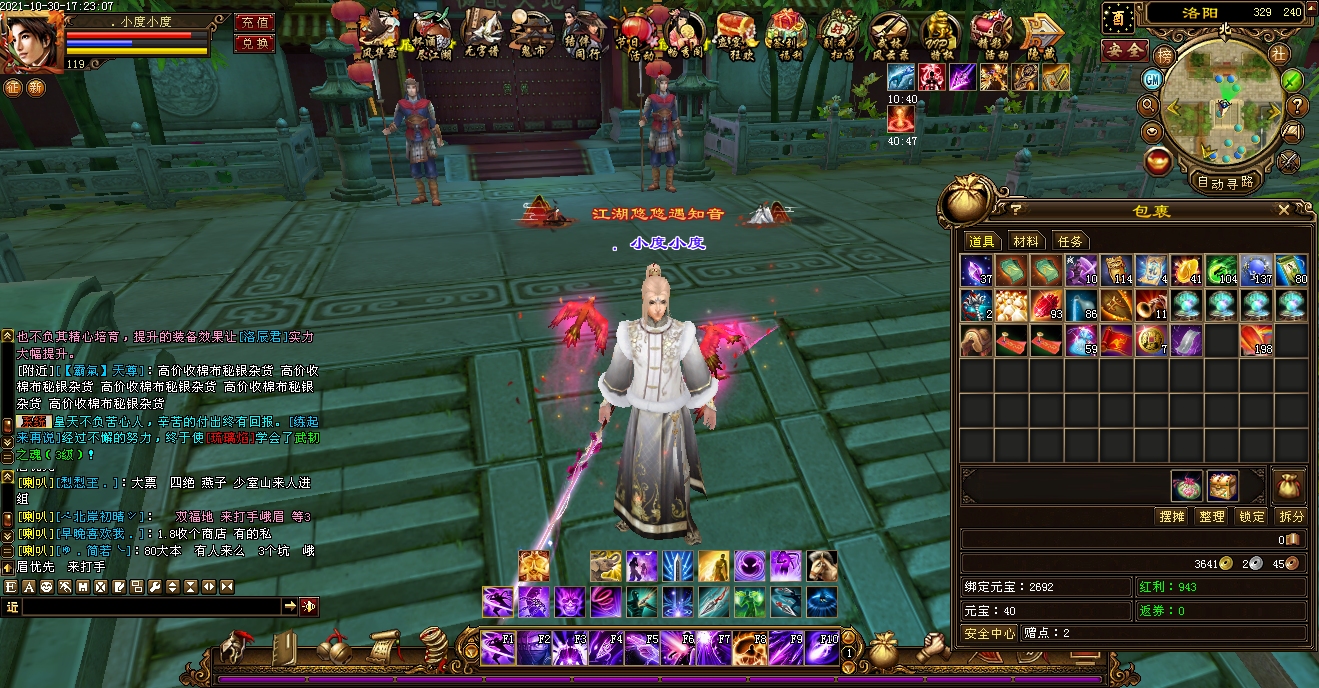Open the 兑换 exchange button
Screen dimensions: 1319x688
point(254,43)
